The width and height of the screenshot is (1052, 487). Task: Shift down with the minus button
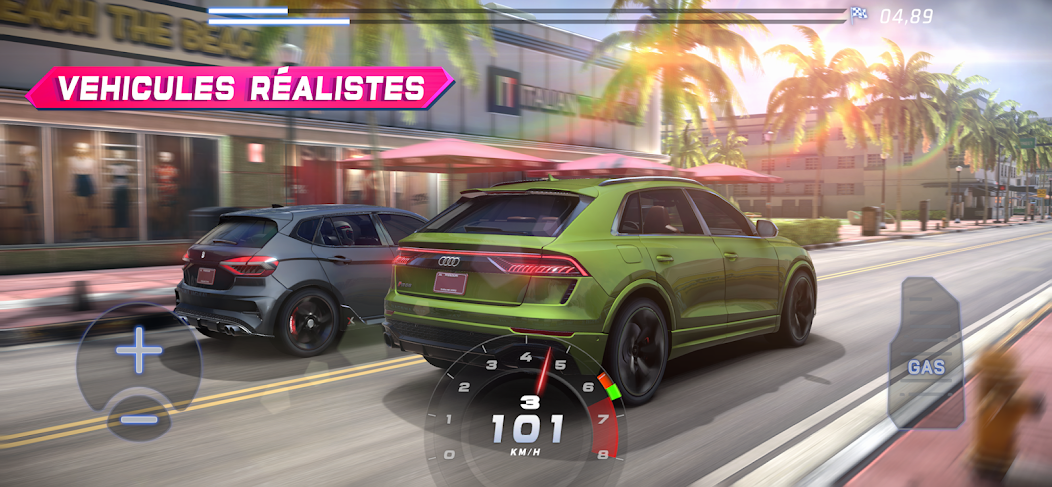tap(138, 418)
